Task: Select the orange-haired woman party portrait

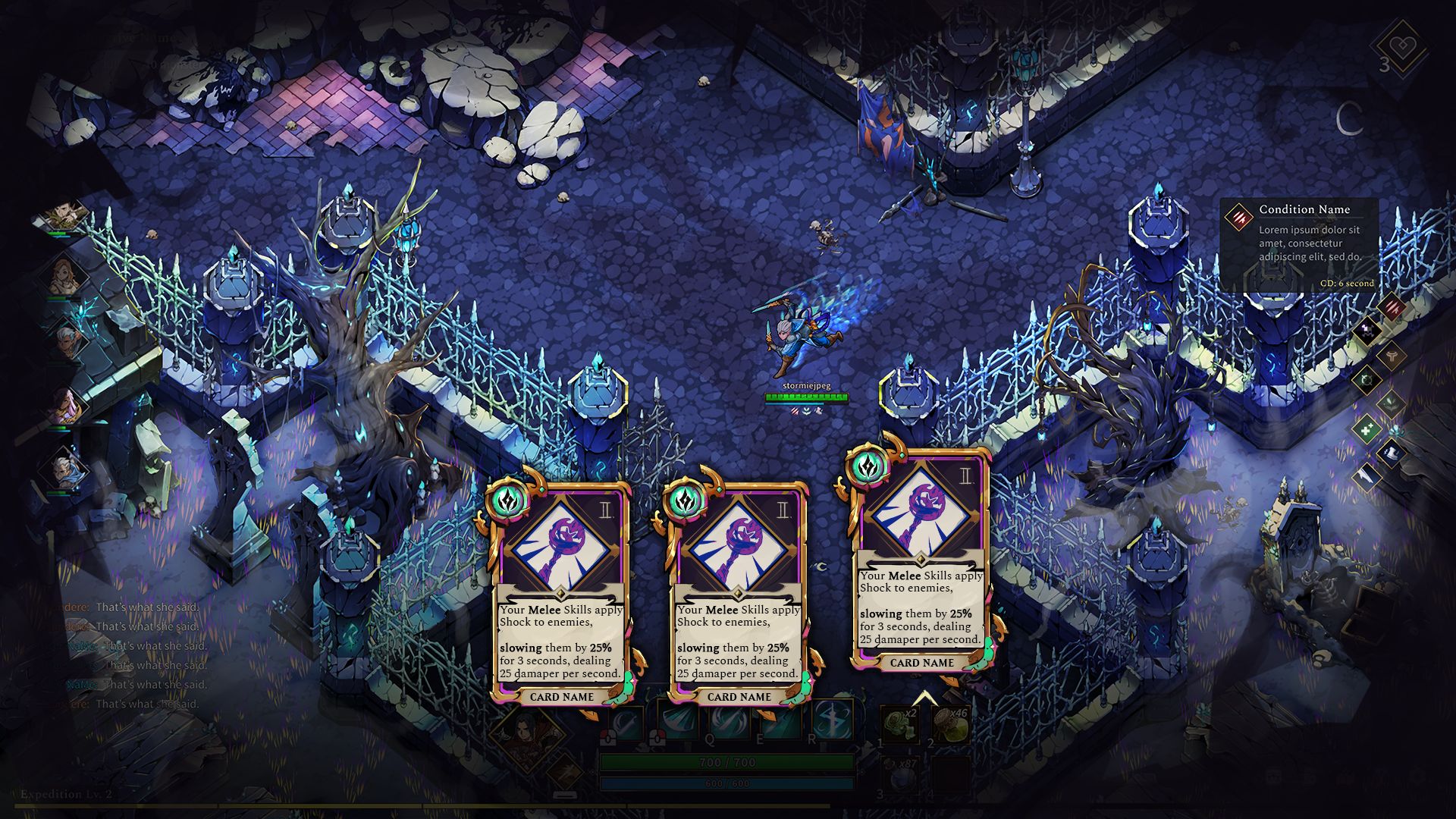Action: click(x=64, y=276)
